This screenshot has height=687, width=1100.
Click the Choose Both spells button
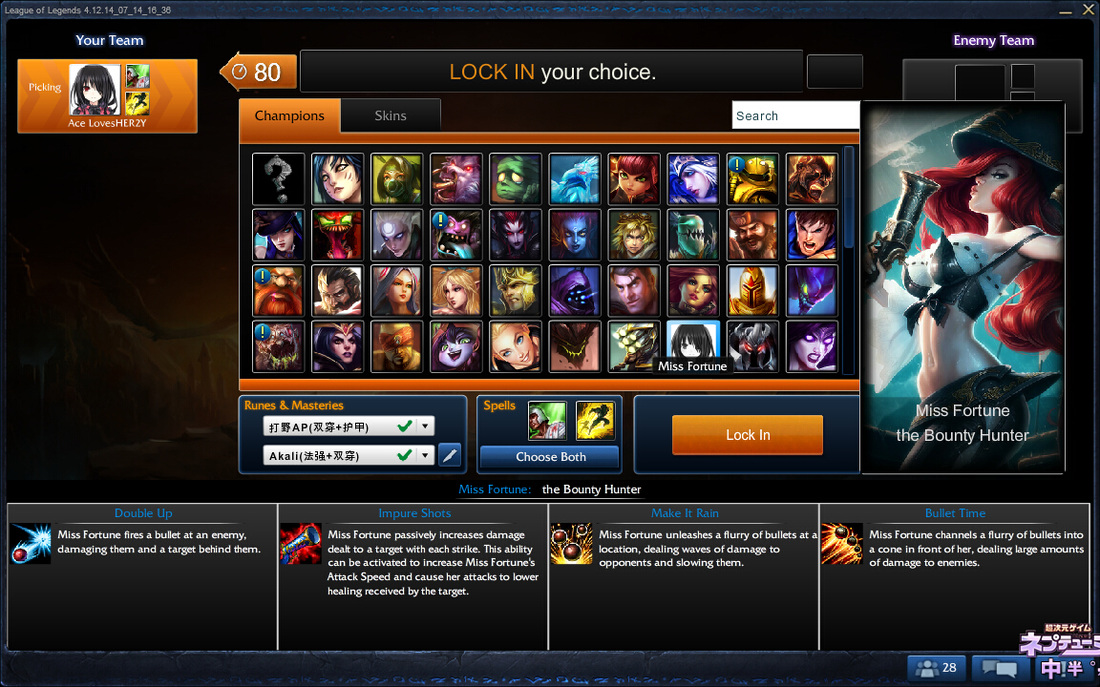550,457
